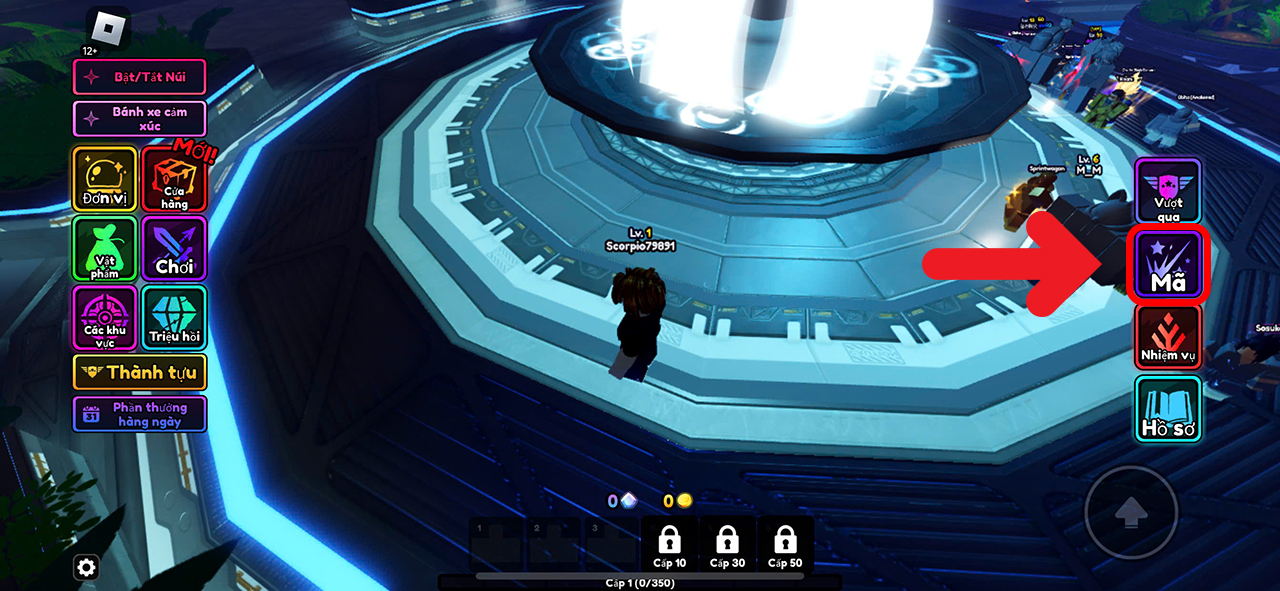The height and width of the screenshot is (591, 1280).
Task: Show the Thành tựu achievements panel
Action: click(140, 372)
